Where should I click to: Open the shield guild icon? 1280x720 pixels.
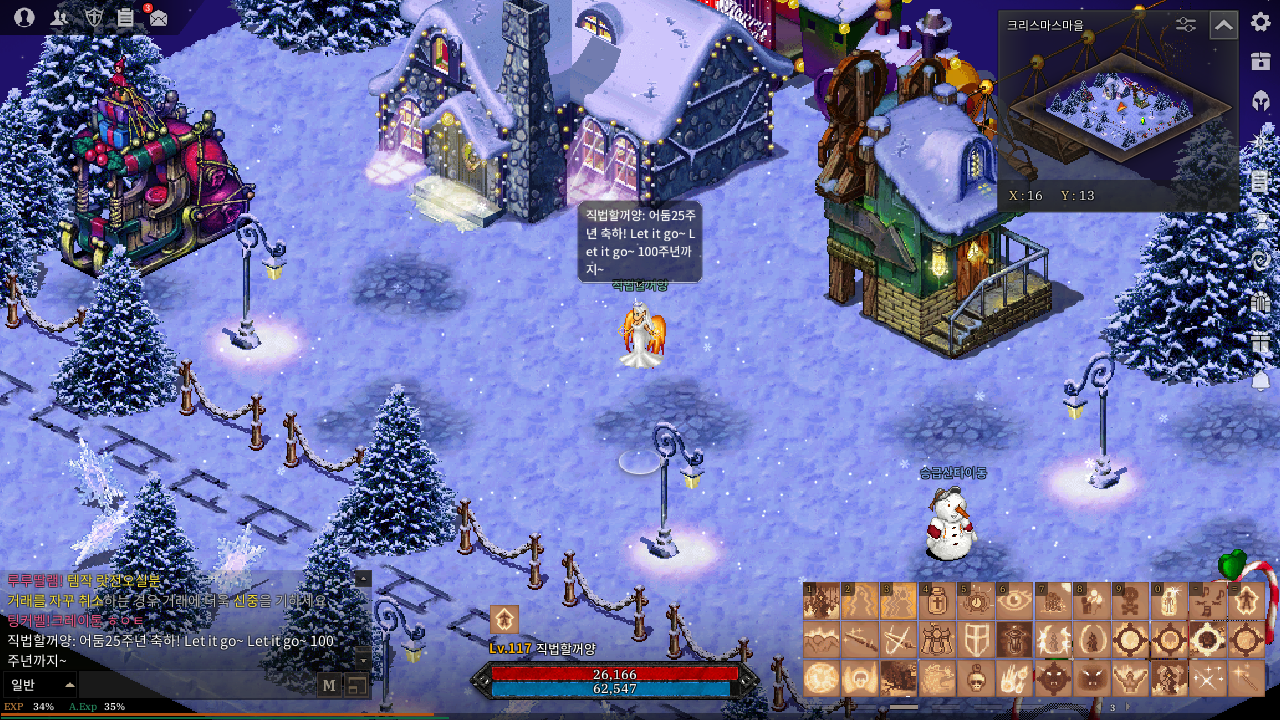(93, 17)
